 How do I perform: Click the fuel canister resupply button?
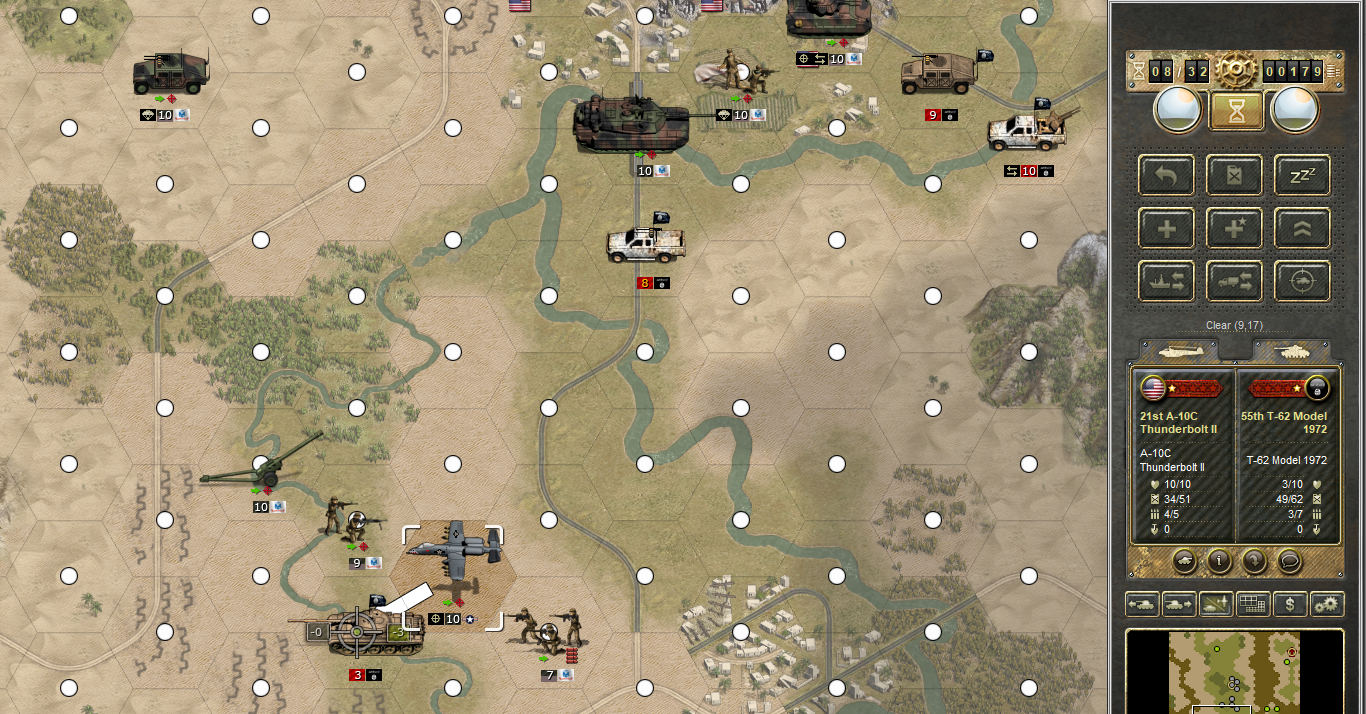pyautogui.click(x=1235, y=175)
